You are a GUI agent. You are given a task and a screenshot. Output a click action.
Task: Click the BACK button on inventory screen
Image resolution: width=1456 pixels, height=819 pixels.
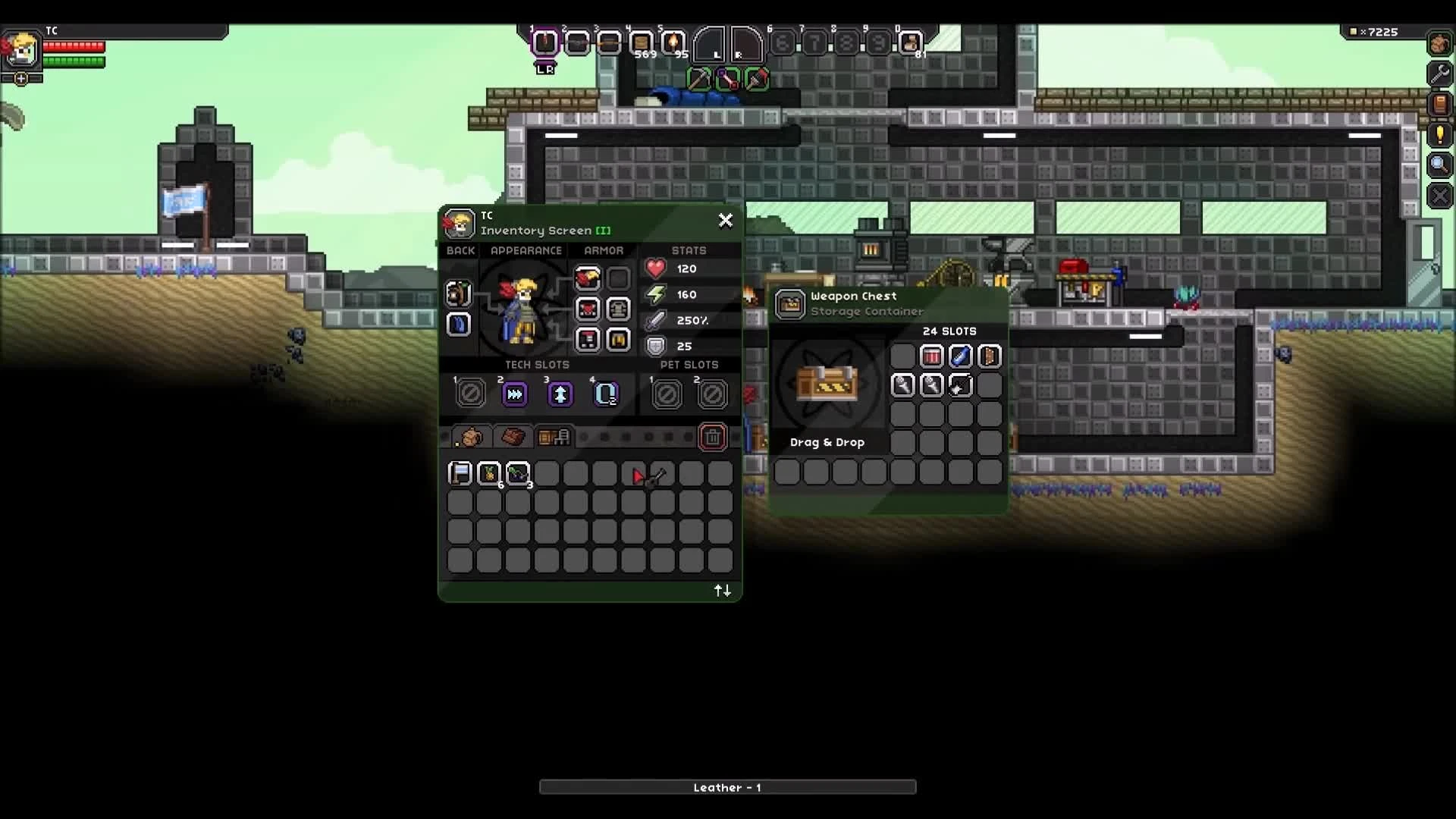point(461,250)
